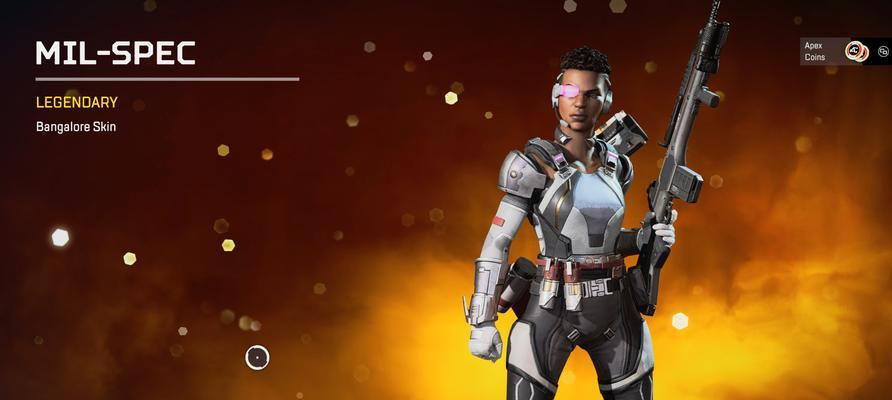The image size is (892, 400).
Task: Open the Apex Coins currency icon
Action: tap(856, 51)
